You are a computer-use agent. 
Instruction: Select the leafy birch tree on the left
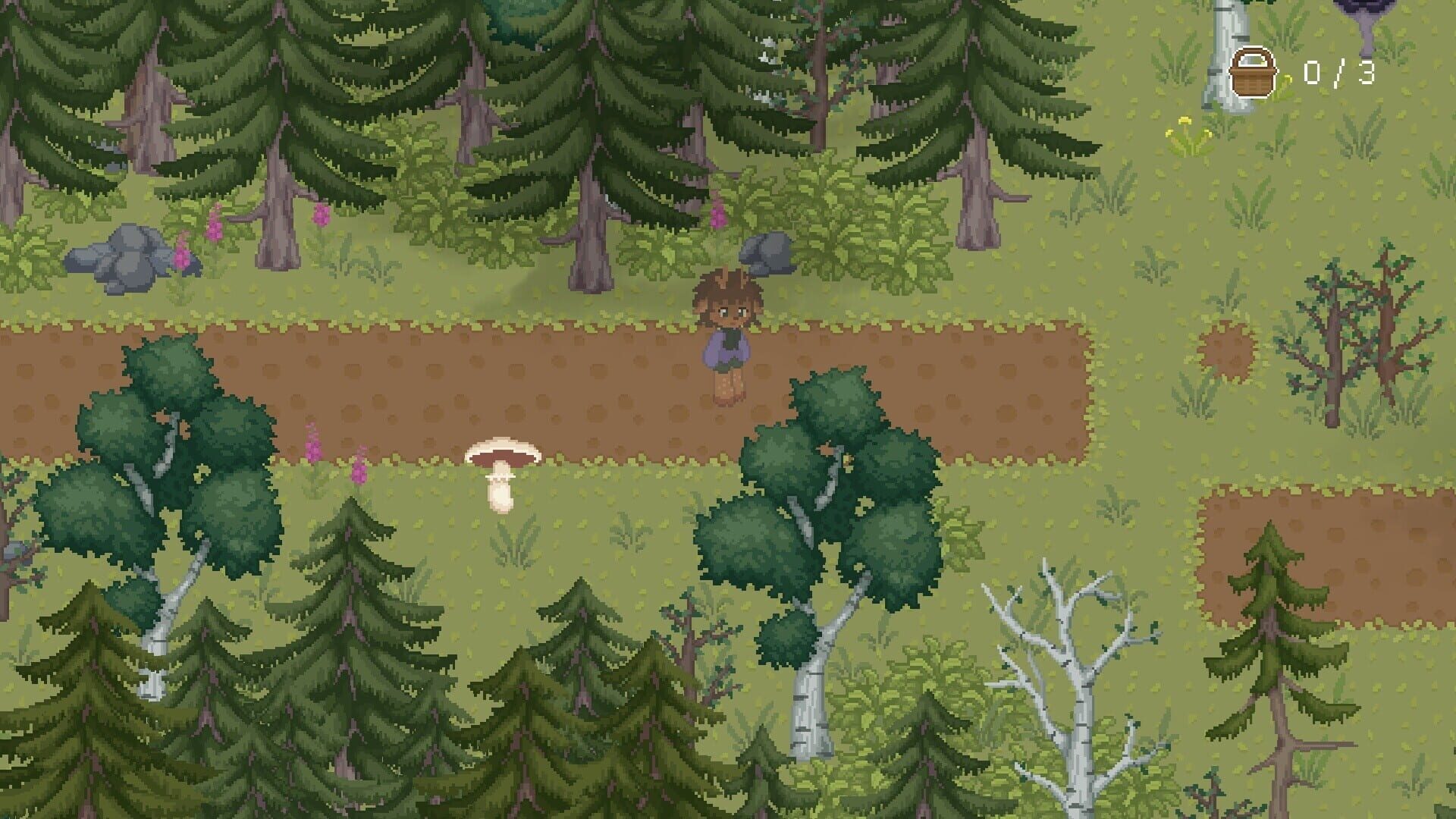[159, 455]
